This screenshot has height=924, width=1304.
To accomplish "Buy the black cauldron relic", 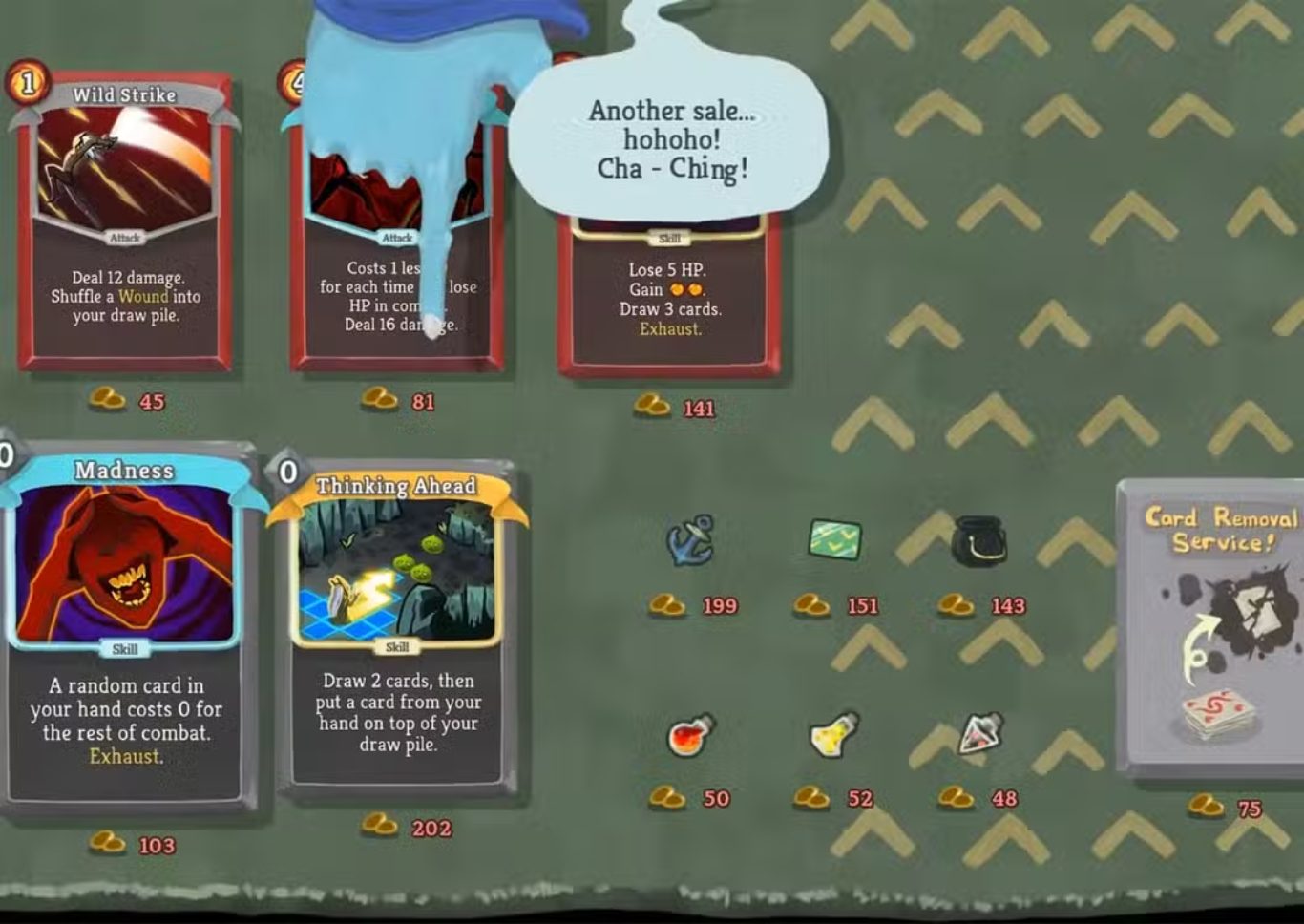I will (x=978, y=540).
